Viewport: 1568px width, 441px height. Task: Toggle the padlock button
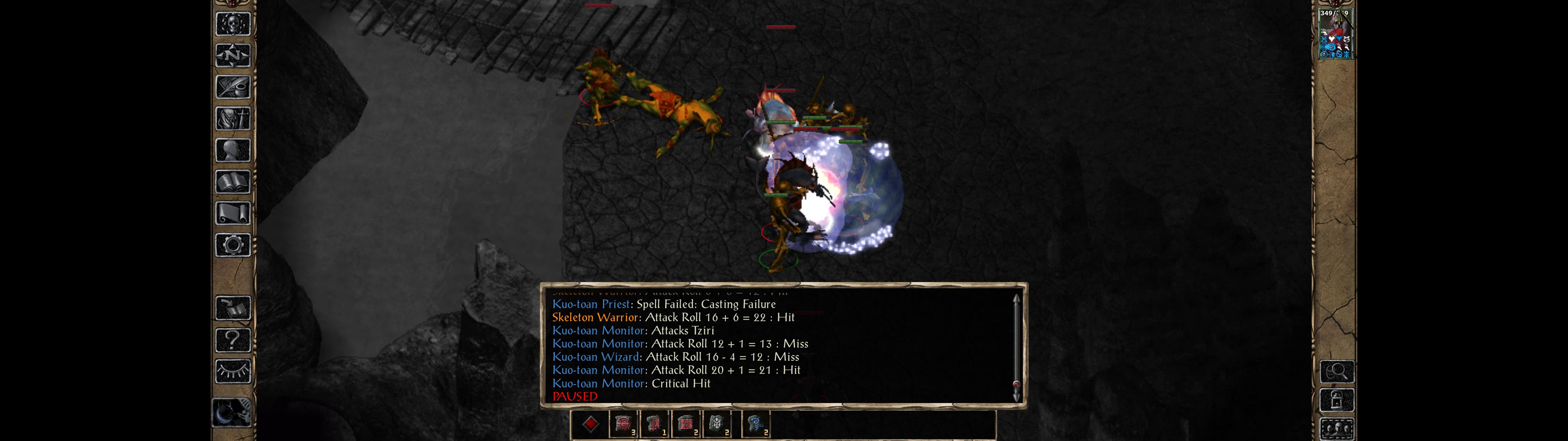click(1337, 400)
